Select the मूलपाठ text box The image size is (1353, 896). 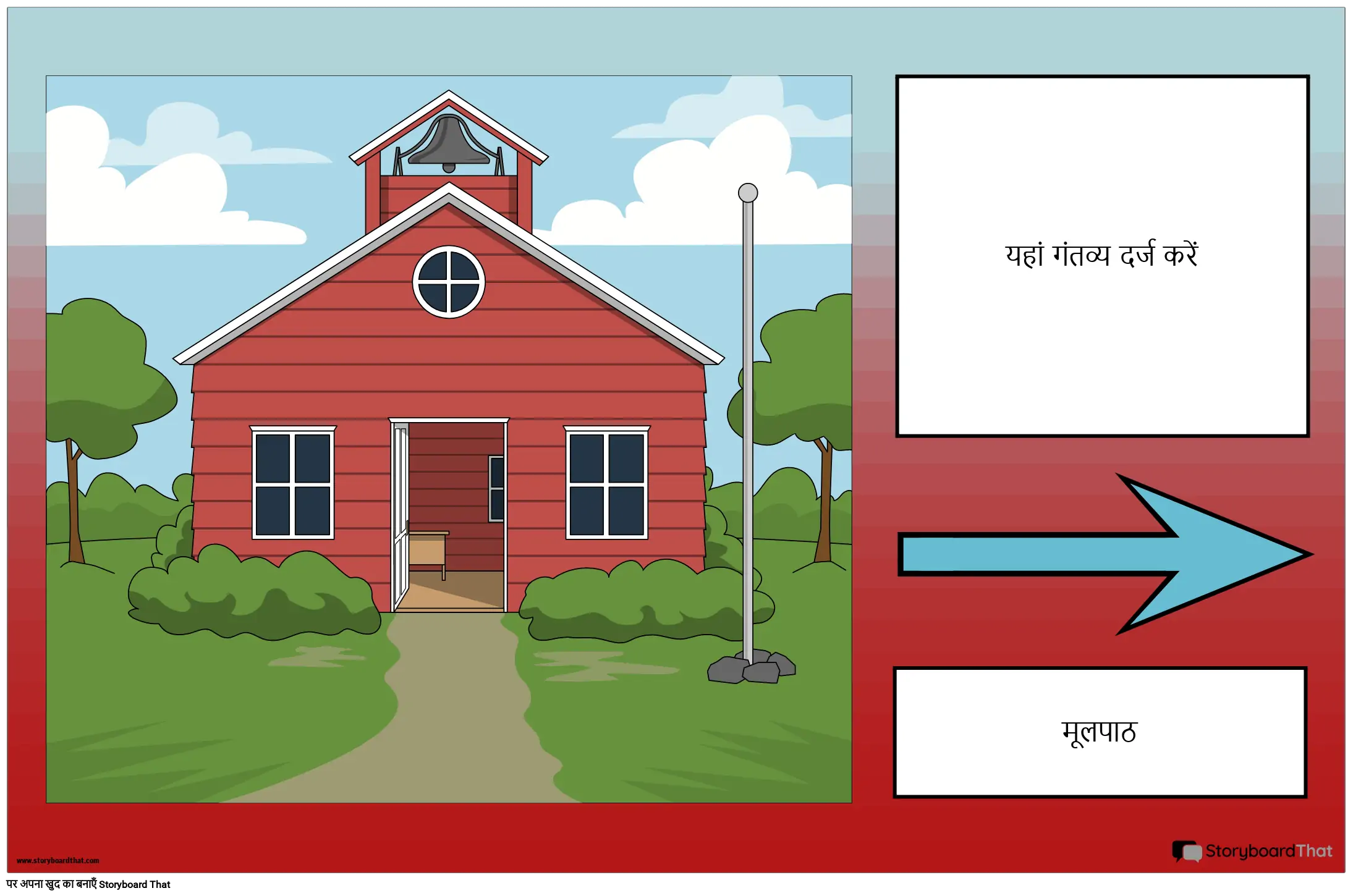(1100, 732)
